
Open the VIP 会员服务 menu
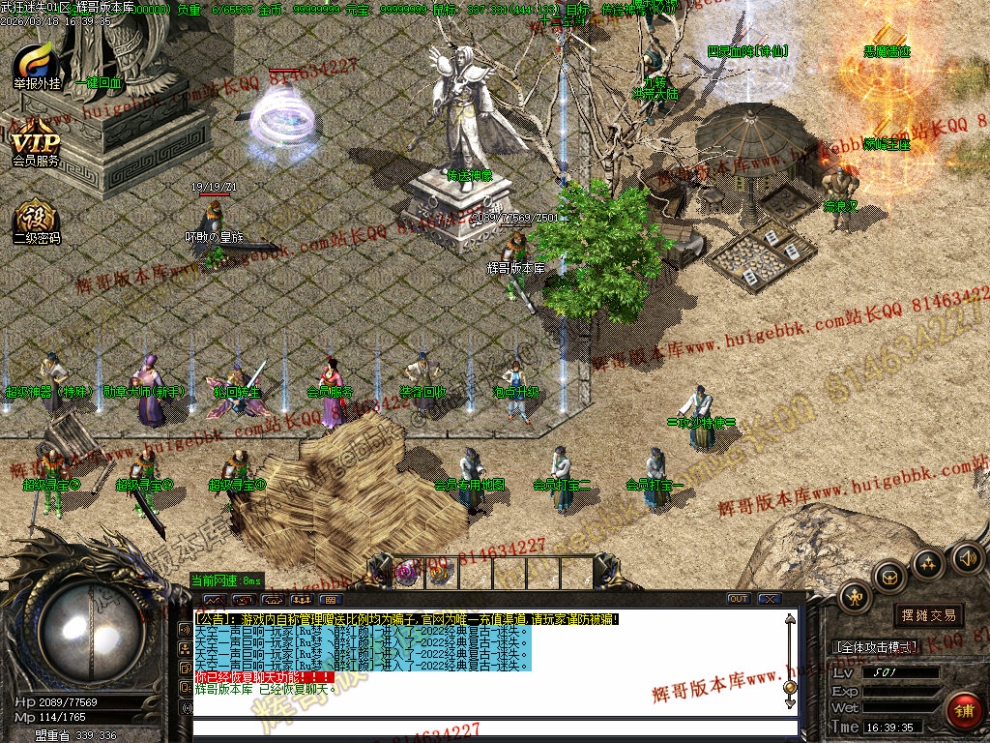36,146
